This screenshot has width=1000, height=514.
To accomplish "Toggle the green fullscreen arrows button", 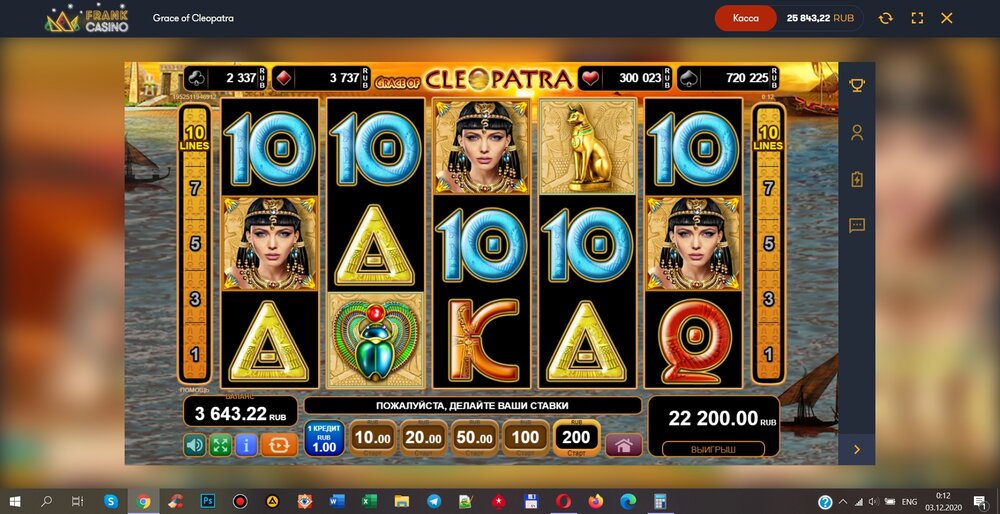I will click(220, 445).
